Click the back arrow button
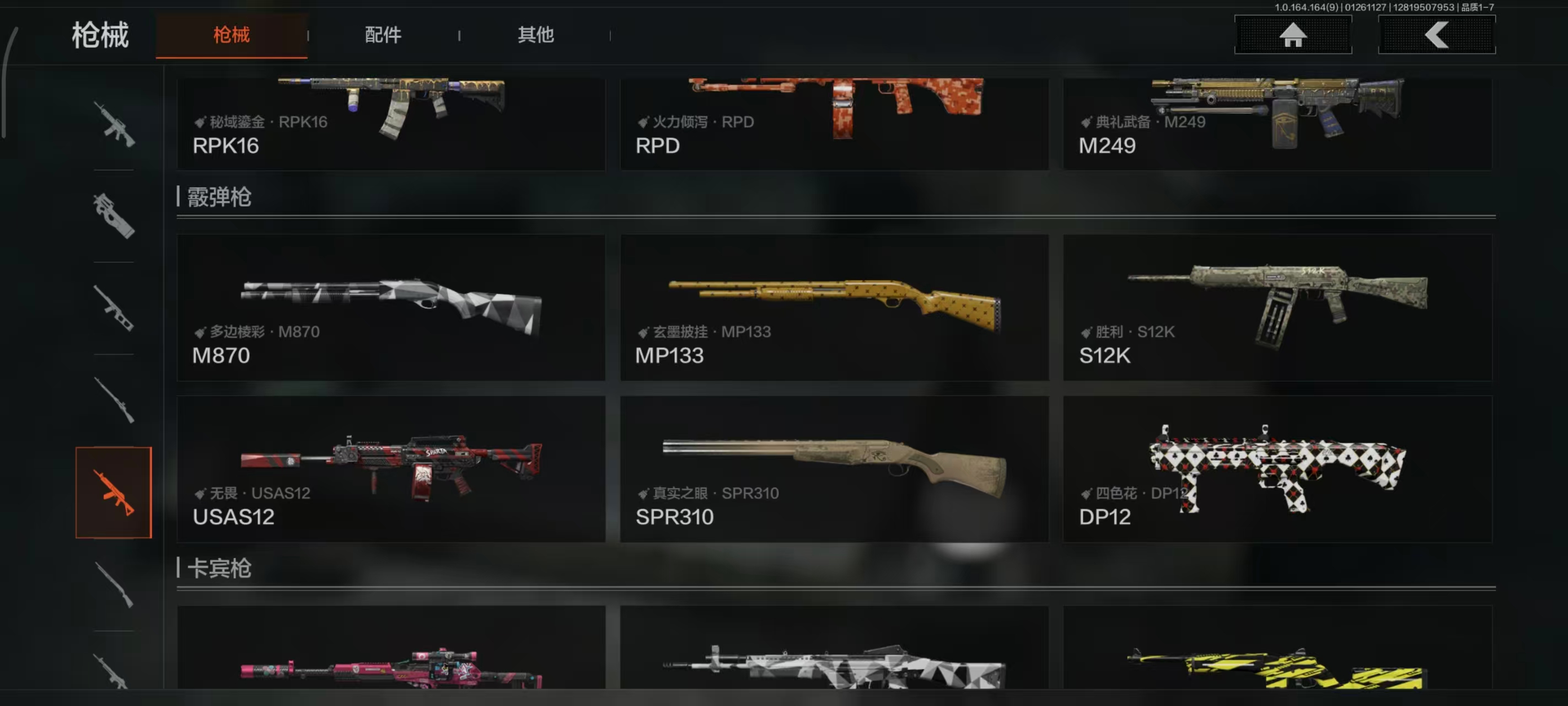Screen dimensions: 1568x706 pos(1436,35)
